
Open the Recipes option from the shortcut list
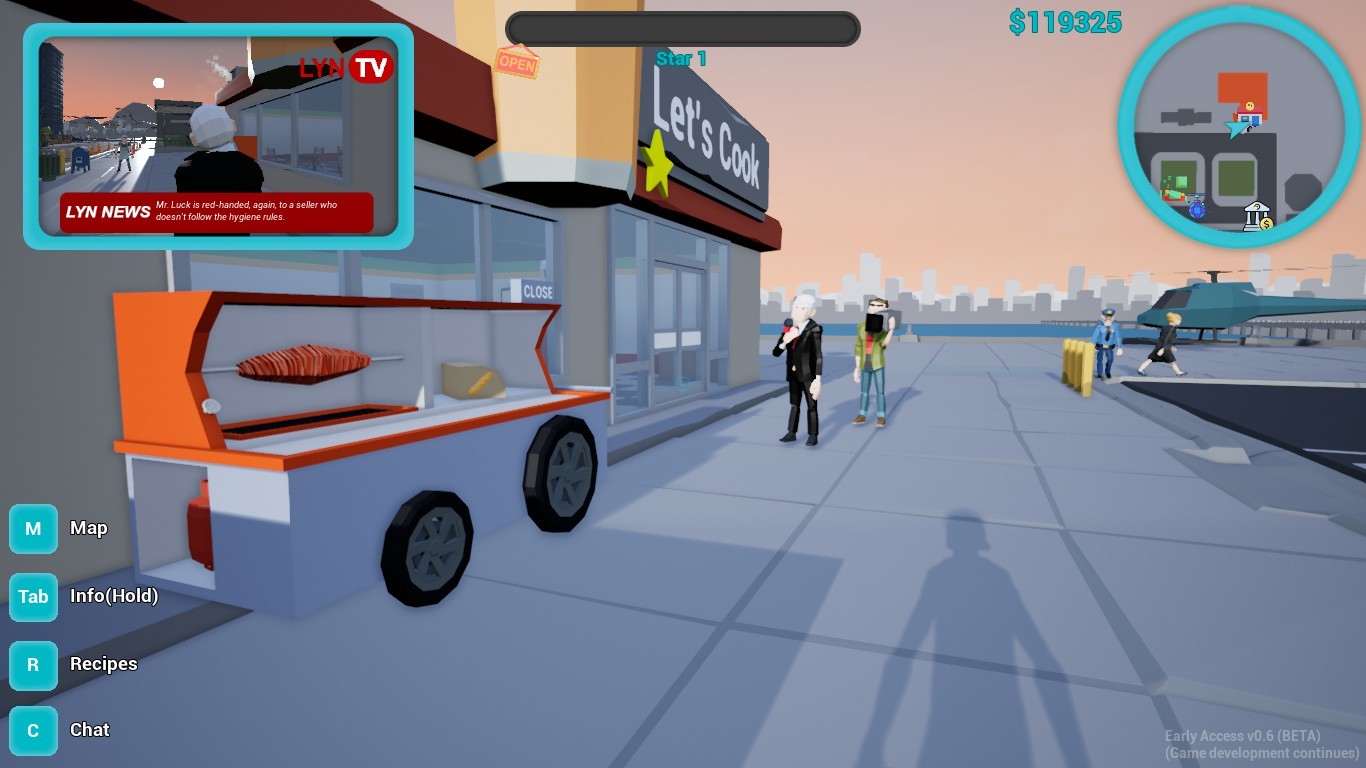pos(103,665)
